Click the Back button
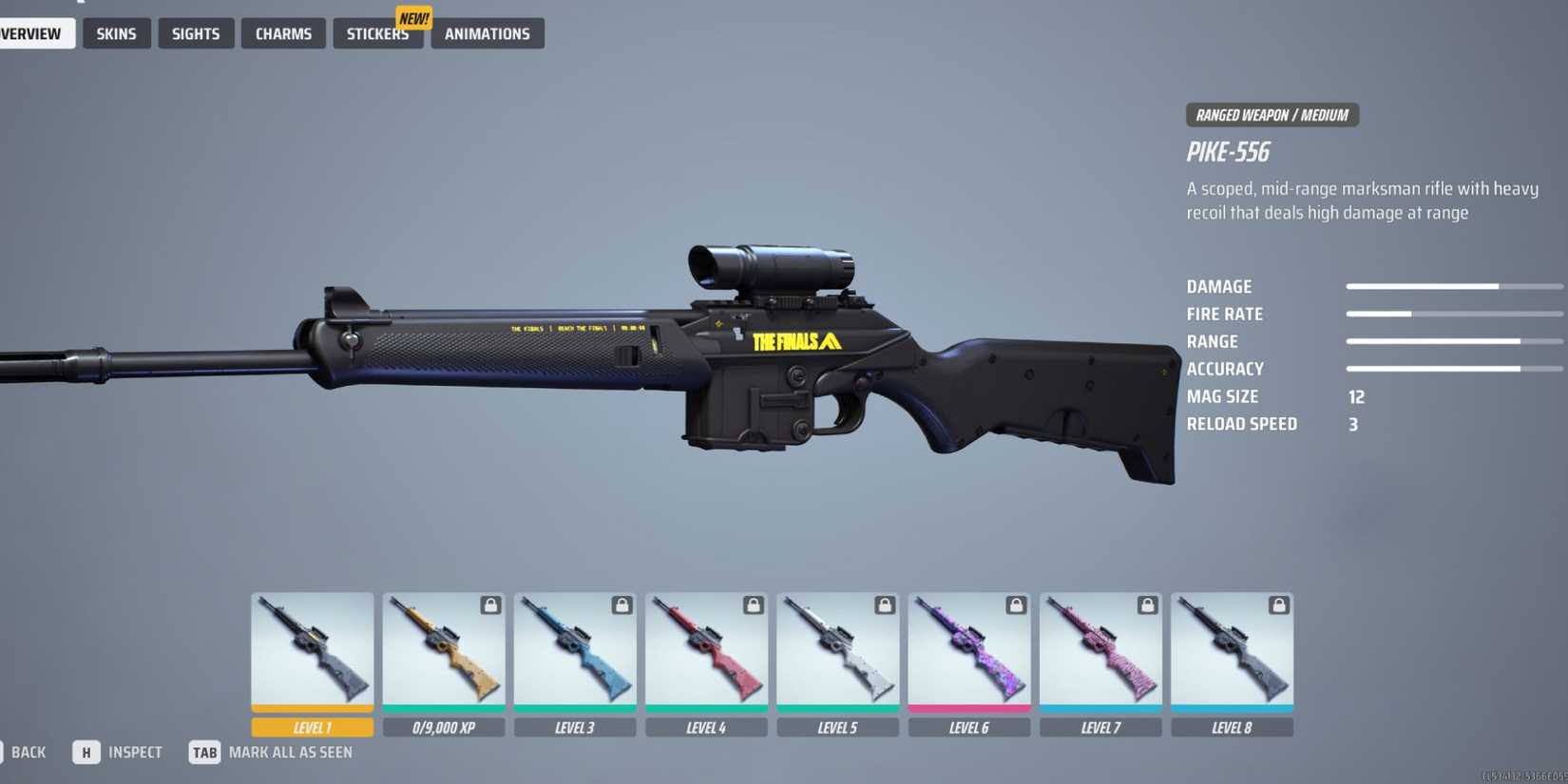 pyautogui.click(x=28, y=752)
